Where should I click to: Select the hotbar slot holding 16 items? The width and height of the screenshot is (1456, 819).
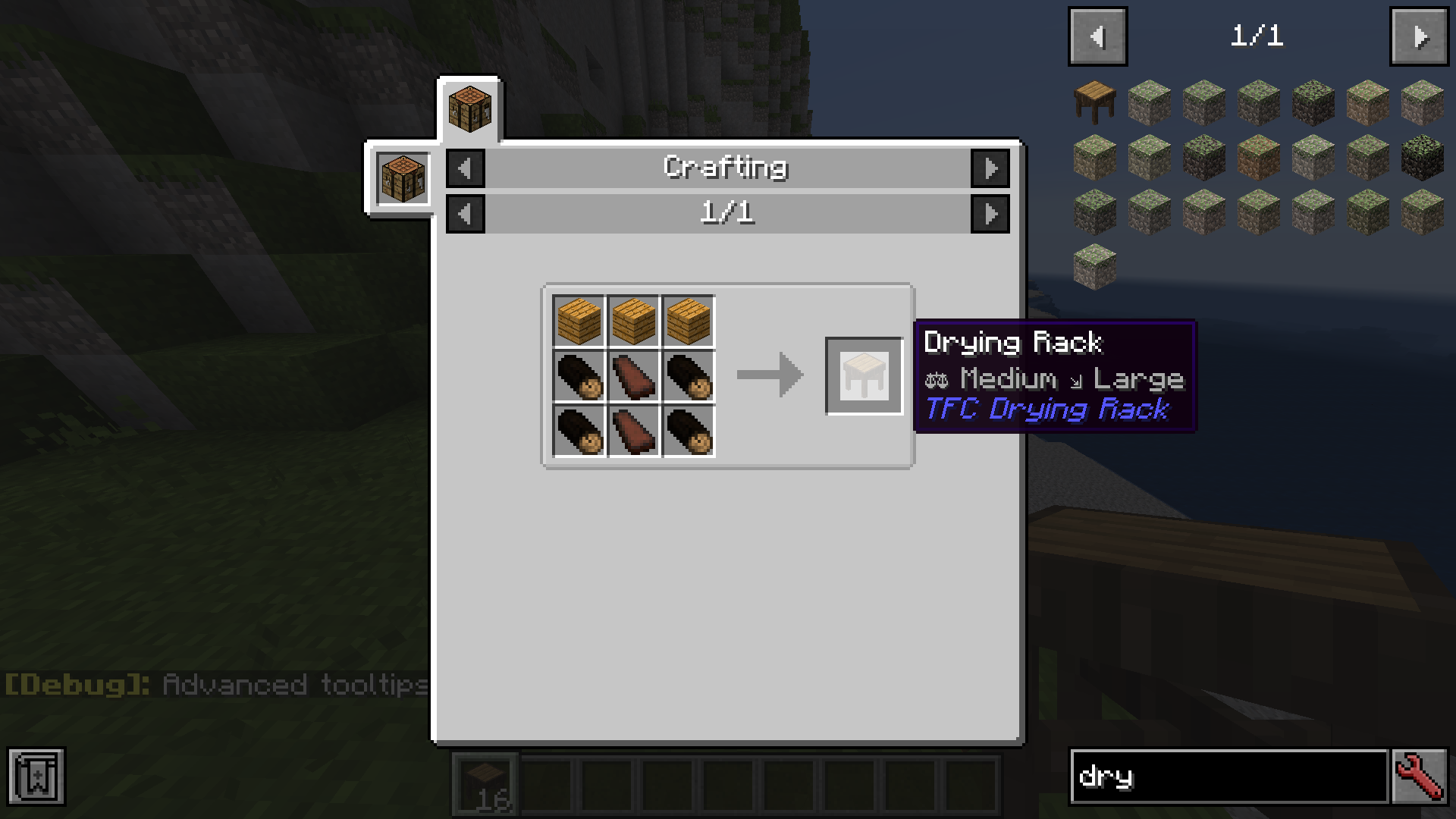point(485,784)
